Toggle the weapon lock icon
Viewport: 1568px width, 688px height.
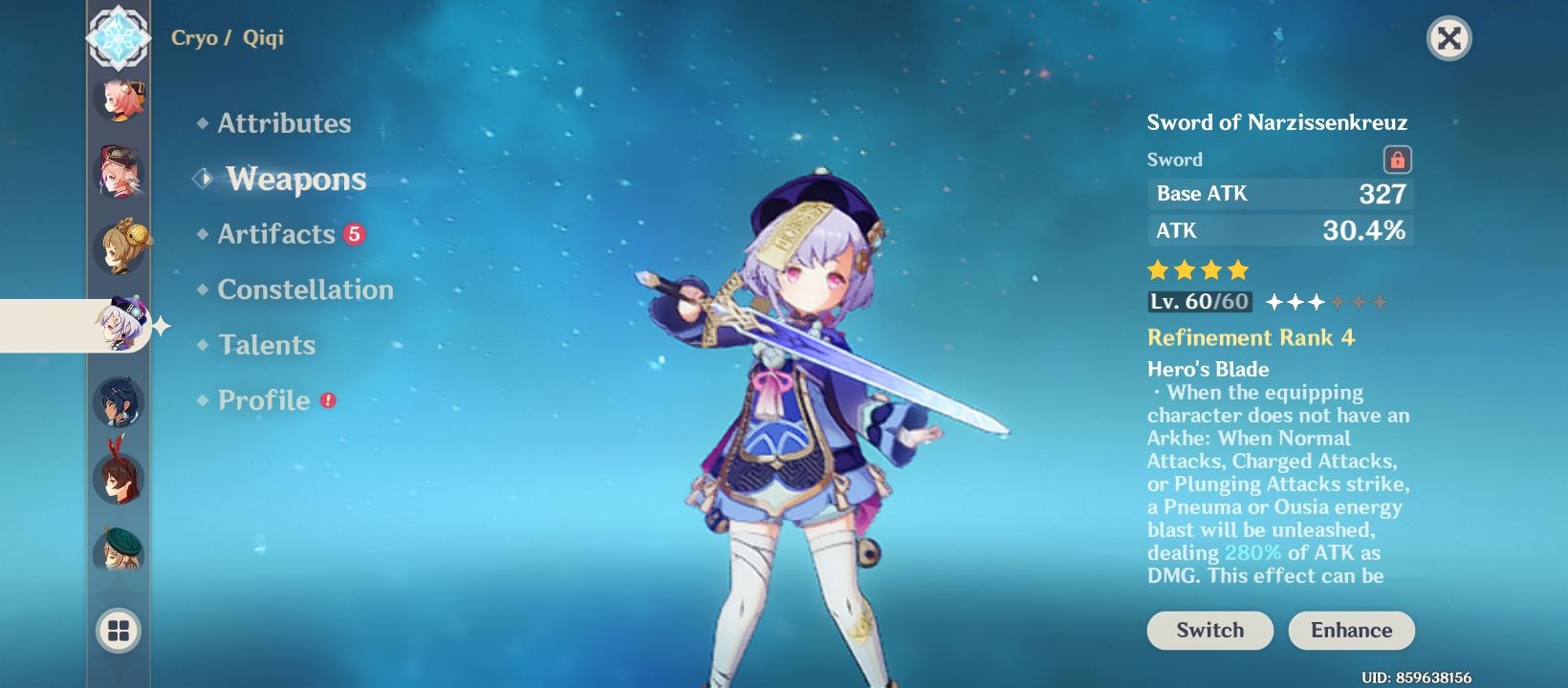[x=1400, y=159]
